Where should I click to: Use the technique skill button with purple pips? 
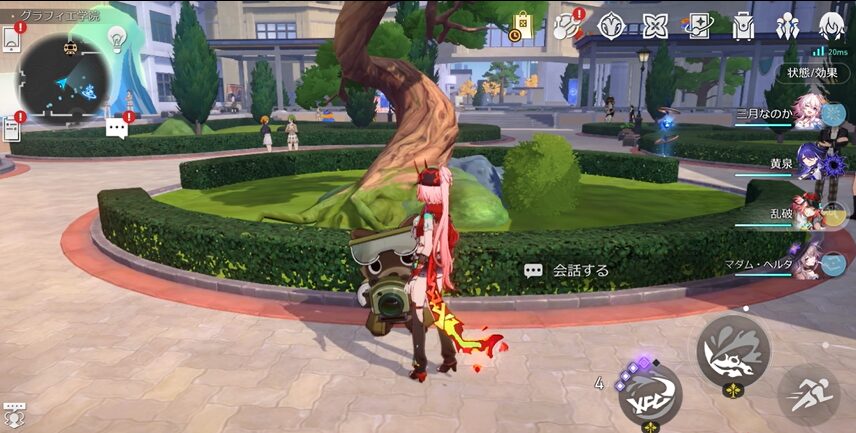(x=650, y=395)
